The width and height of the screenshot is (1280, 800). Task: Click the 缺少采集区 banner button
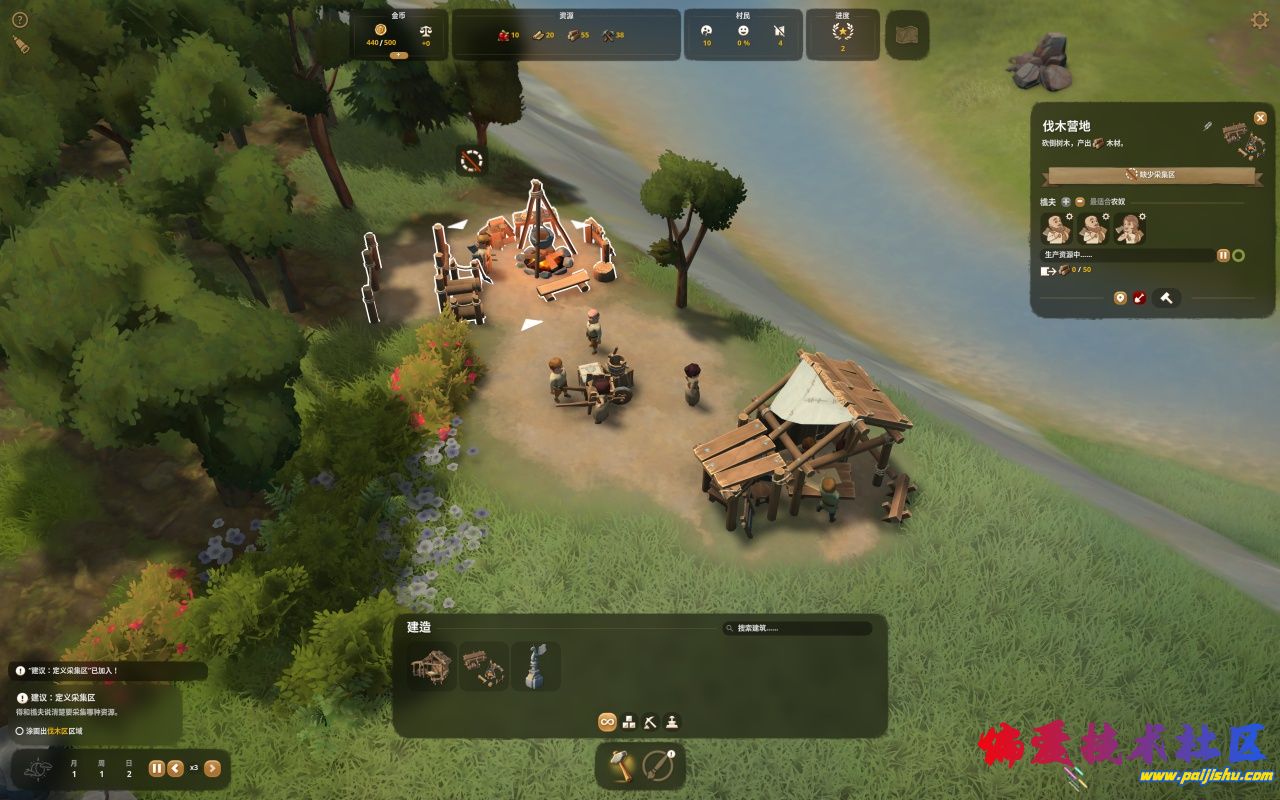click(1150, 175)
